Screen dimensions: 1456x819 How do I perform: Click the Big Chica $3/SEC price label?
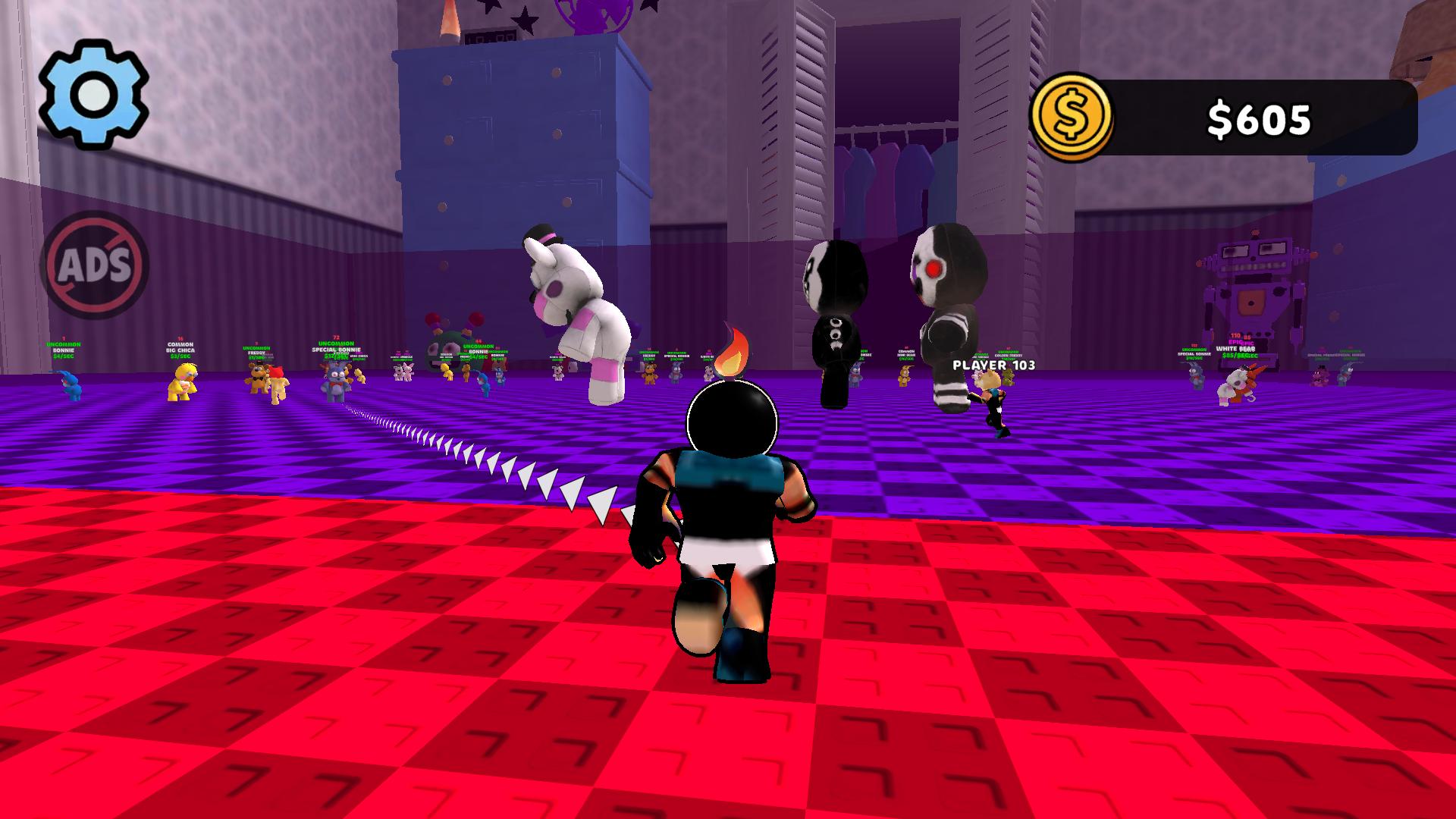coord(180,355)
